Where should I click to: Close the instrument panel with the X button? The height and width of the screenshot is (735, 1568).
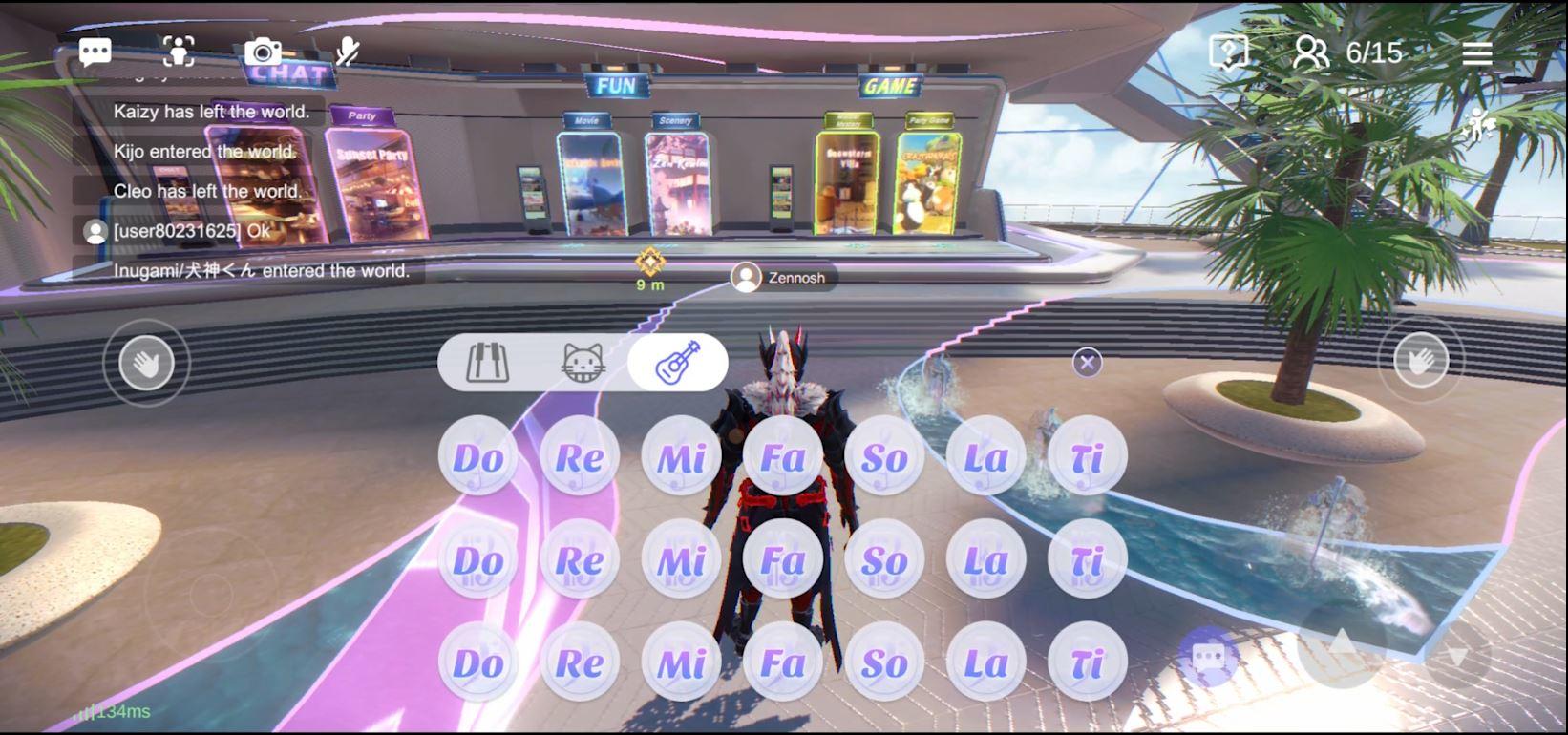pos(1086,362)
